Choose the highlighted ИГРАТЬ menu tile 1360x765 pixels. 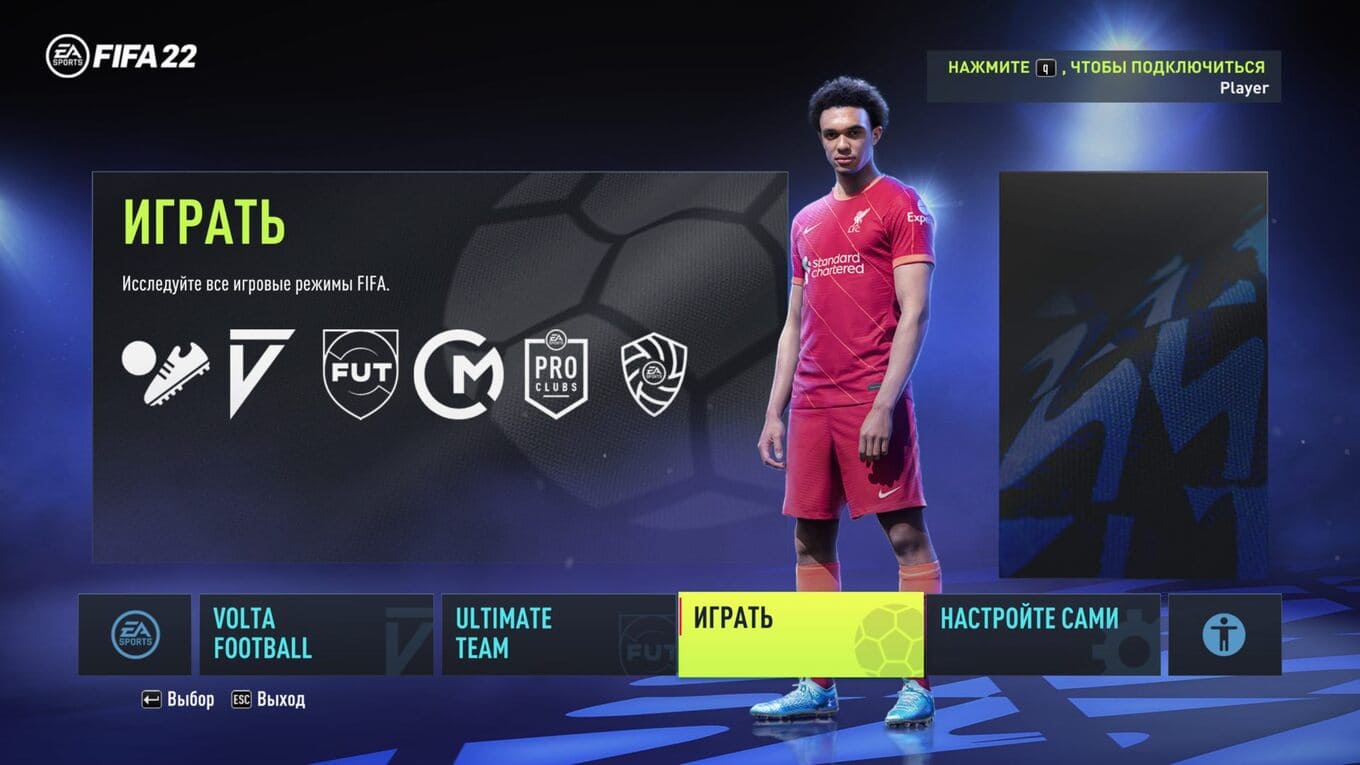point(800,634)
